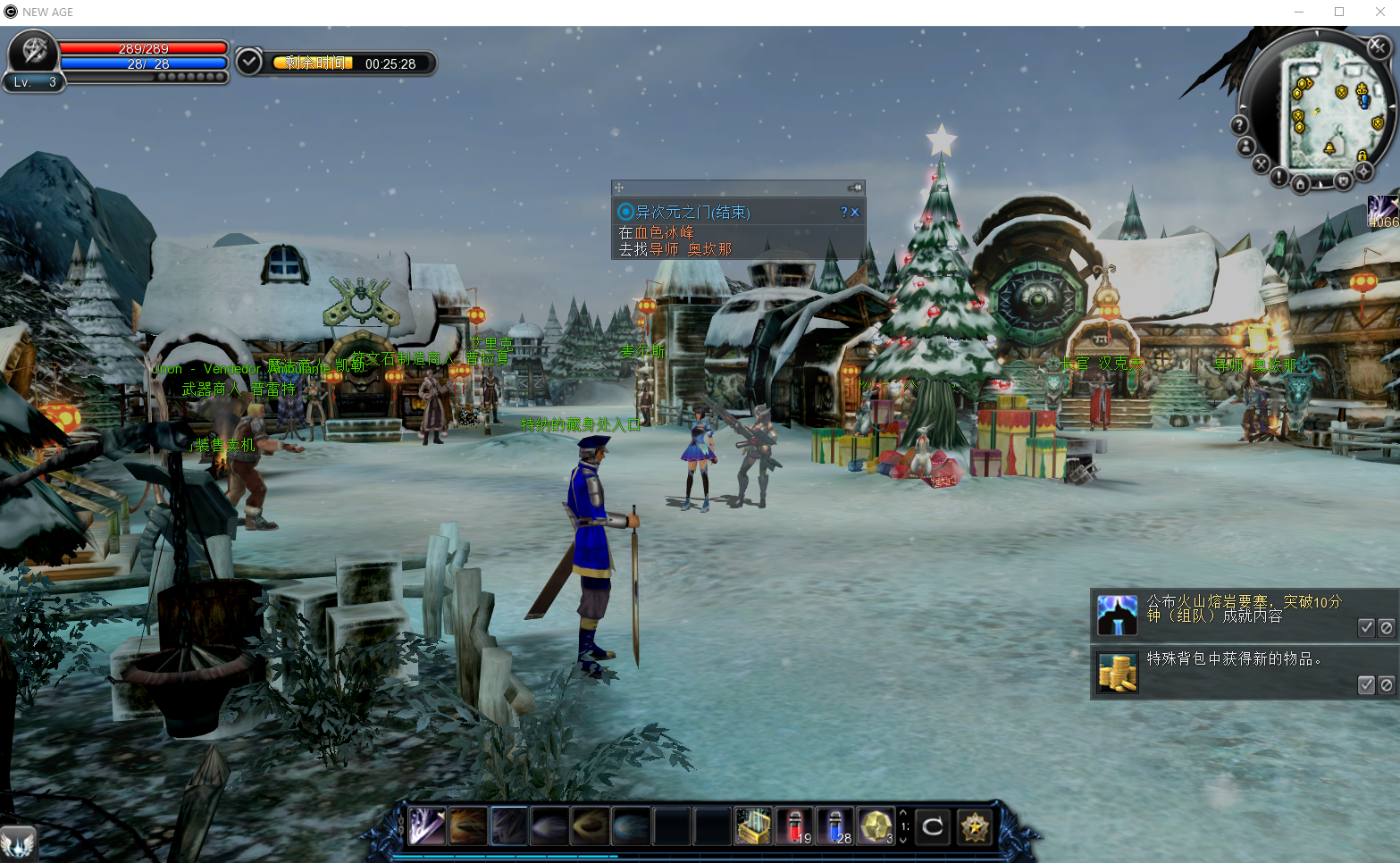The image size is (1400, 863).
Task: Open help for the 异次元之门 quest
Action: click(x=843, y=213)
